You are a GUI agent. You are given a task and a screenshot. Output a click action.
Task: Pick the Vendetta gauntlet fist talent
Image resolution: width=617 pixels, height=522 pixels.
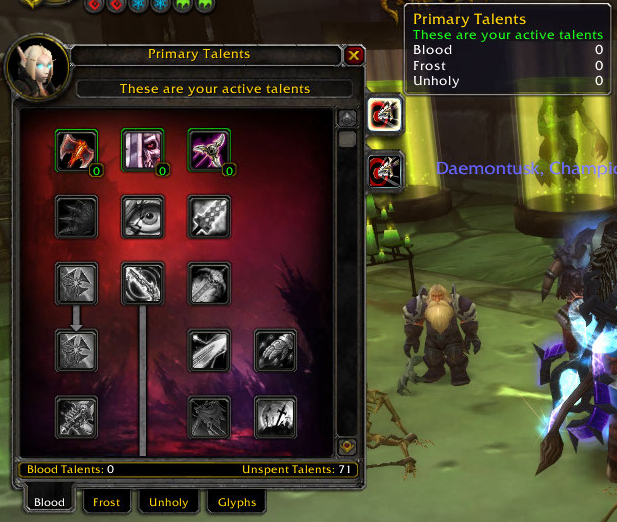tap(275, 350)
